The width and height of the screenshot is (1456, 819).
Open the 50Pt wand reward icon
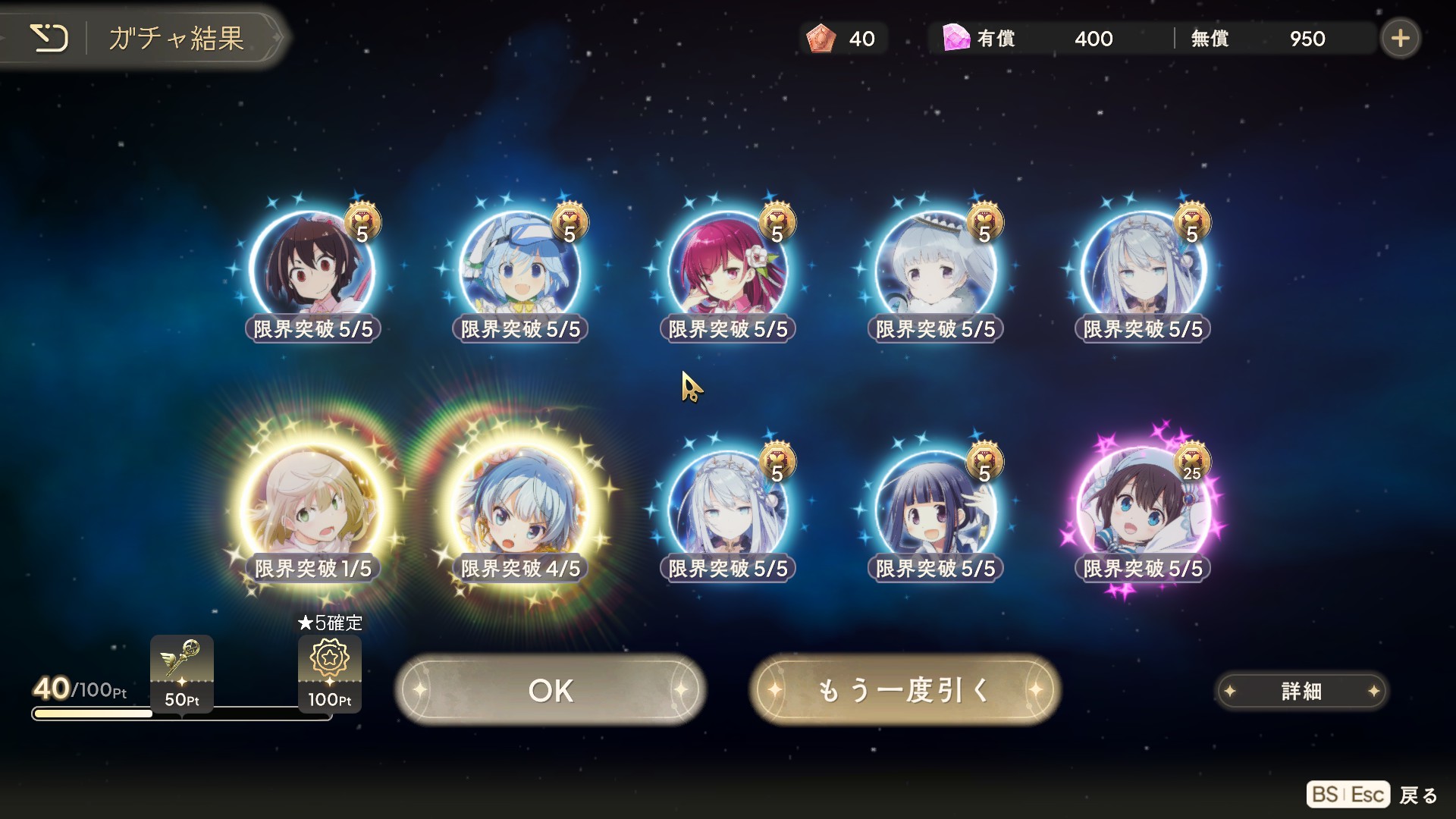coord(182,671)
